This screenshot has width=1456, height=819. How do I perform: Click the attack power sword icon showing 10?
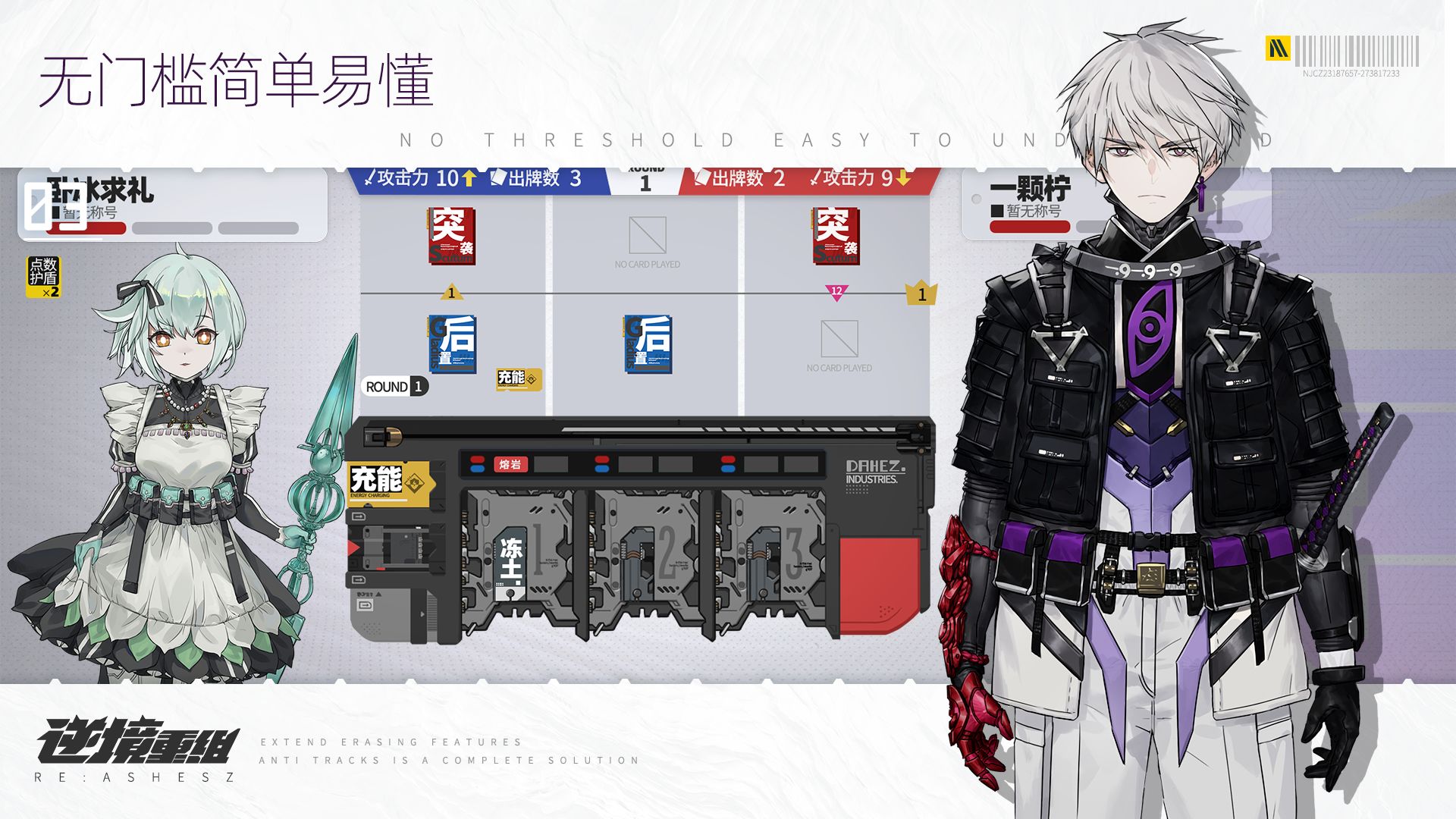pos(371,178)
